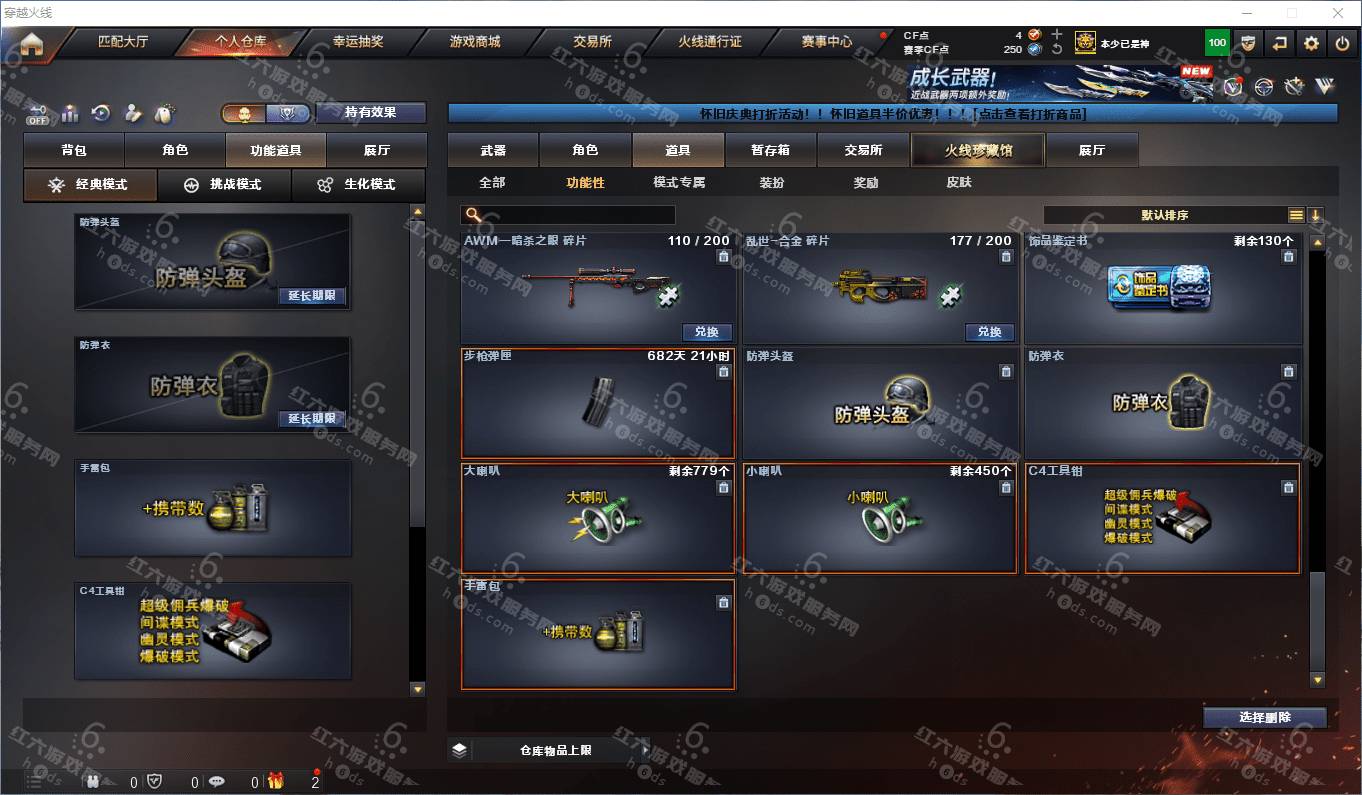The height and width of the screenshot is (795, 1362).
Task: Click the 持有效果 button
Action: coord(370,113)
